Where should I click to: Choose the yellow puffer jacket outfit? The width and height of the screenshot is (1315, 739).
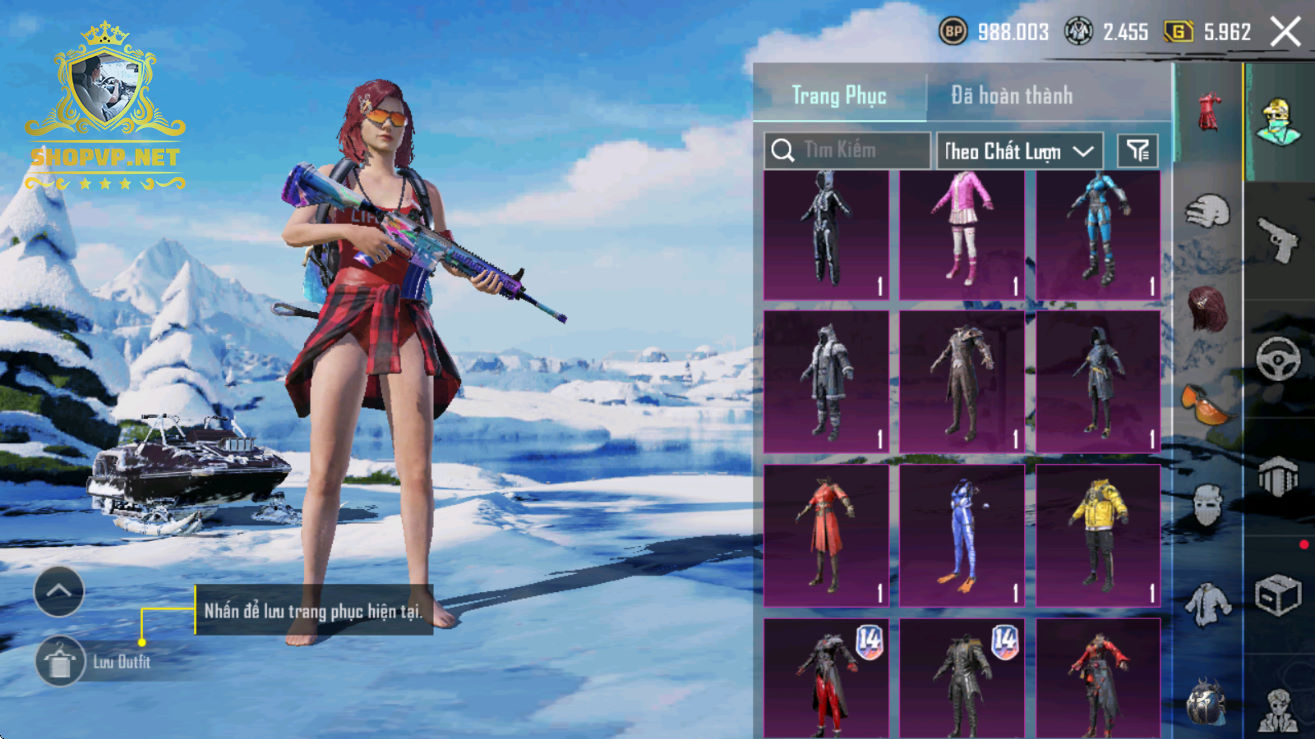[x=1098, y=535]
